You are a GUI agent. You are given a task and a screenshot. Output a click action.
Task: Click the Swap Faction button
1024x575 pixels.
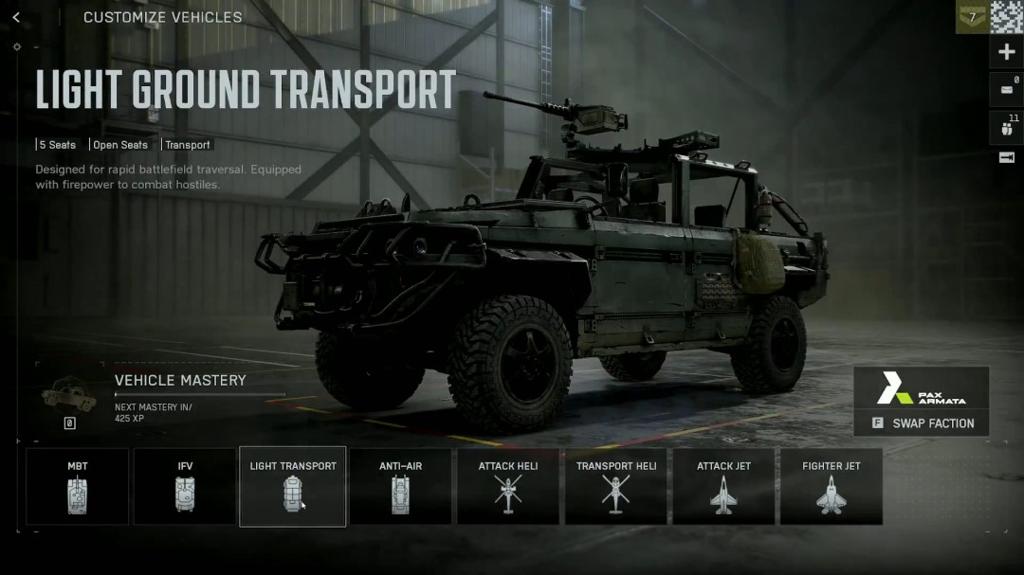click(x=922, y=423)
